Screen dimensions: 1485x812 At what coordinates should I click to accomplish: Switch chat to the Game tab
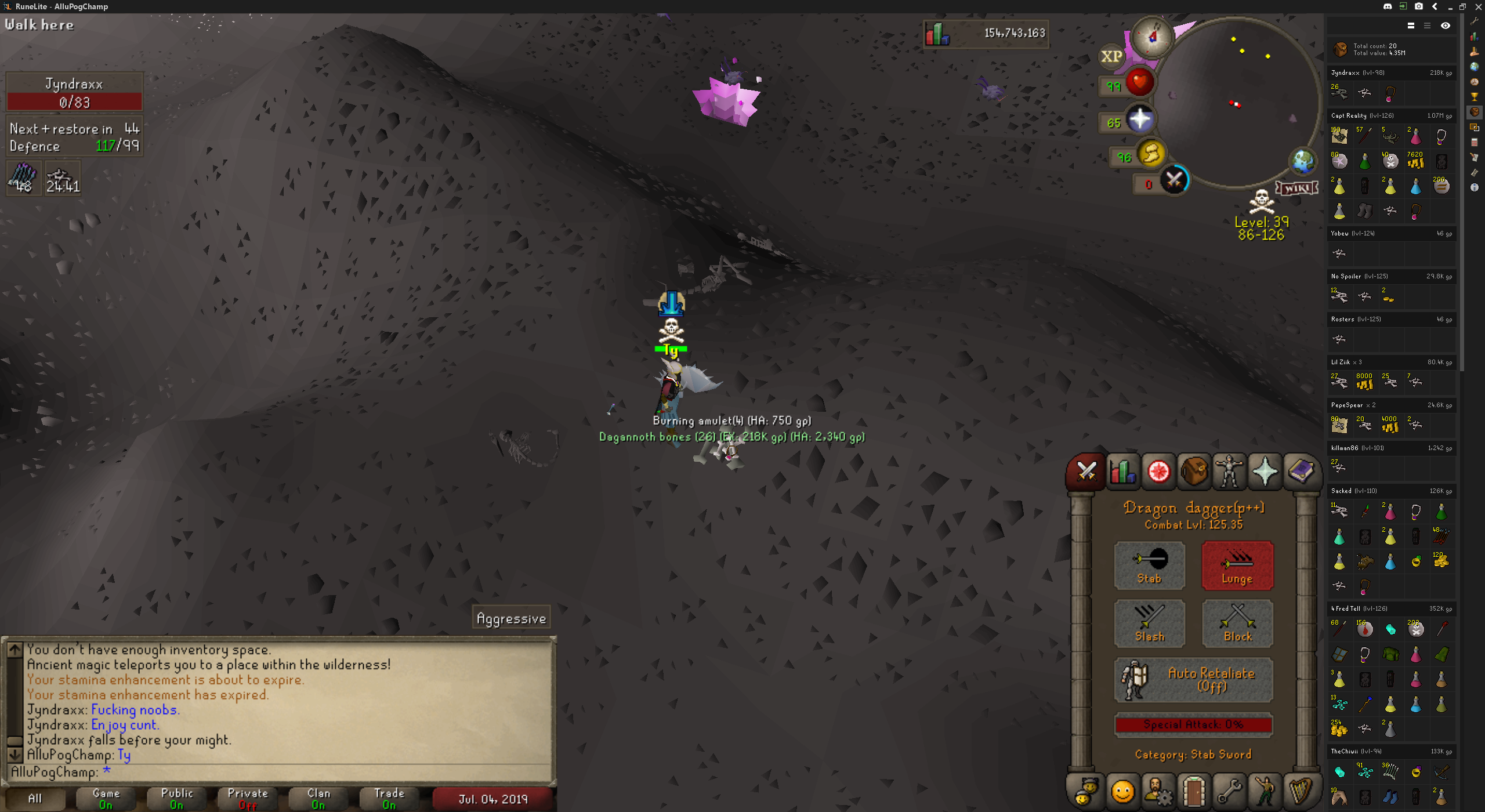(x=106, y=798)
